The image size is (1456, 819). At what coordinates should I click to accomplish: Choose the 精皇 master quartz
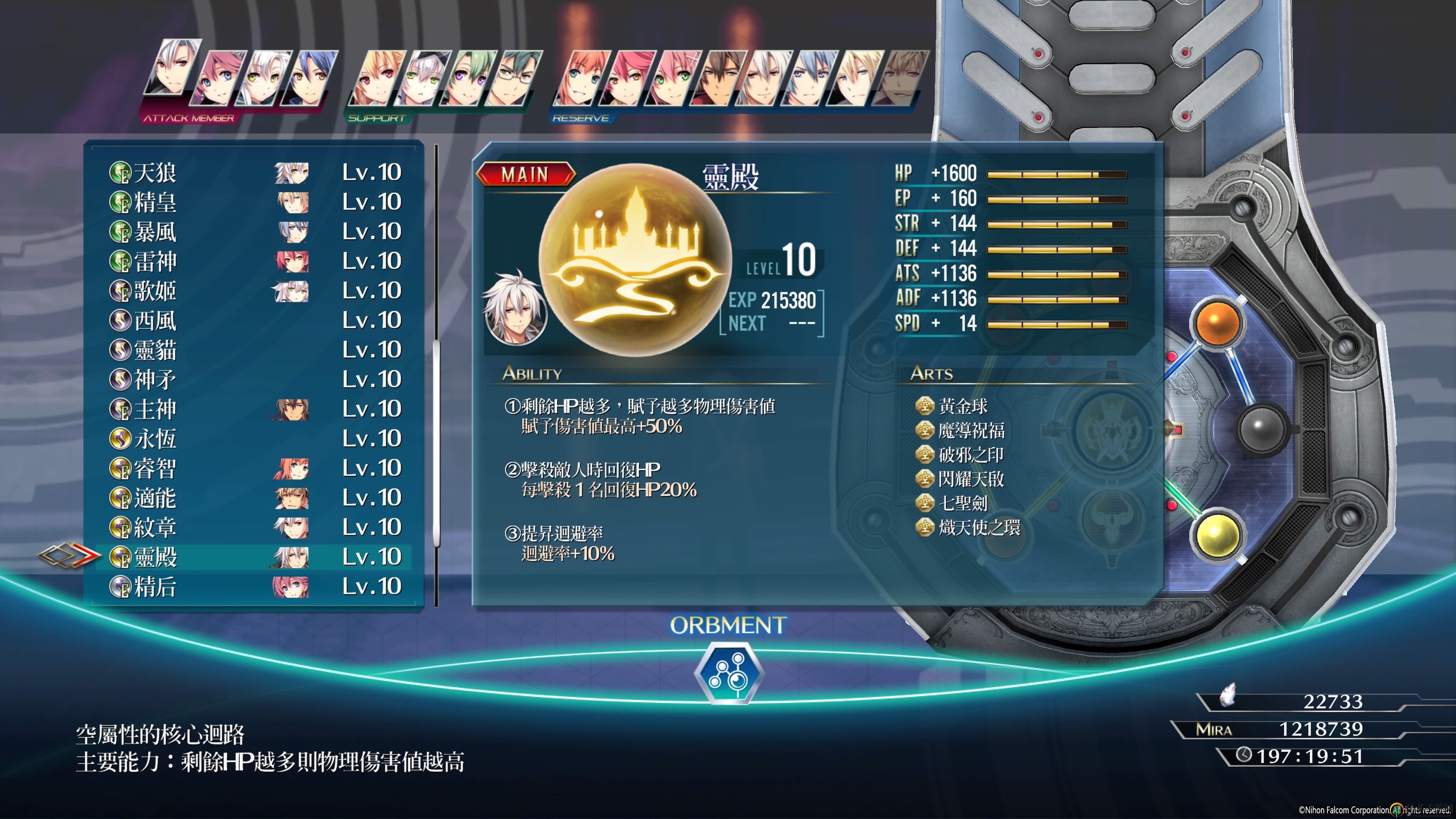[x=254, y=202]
